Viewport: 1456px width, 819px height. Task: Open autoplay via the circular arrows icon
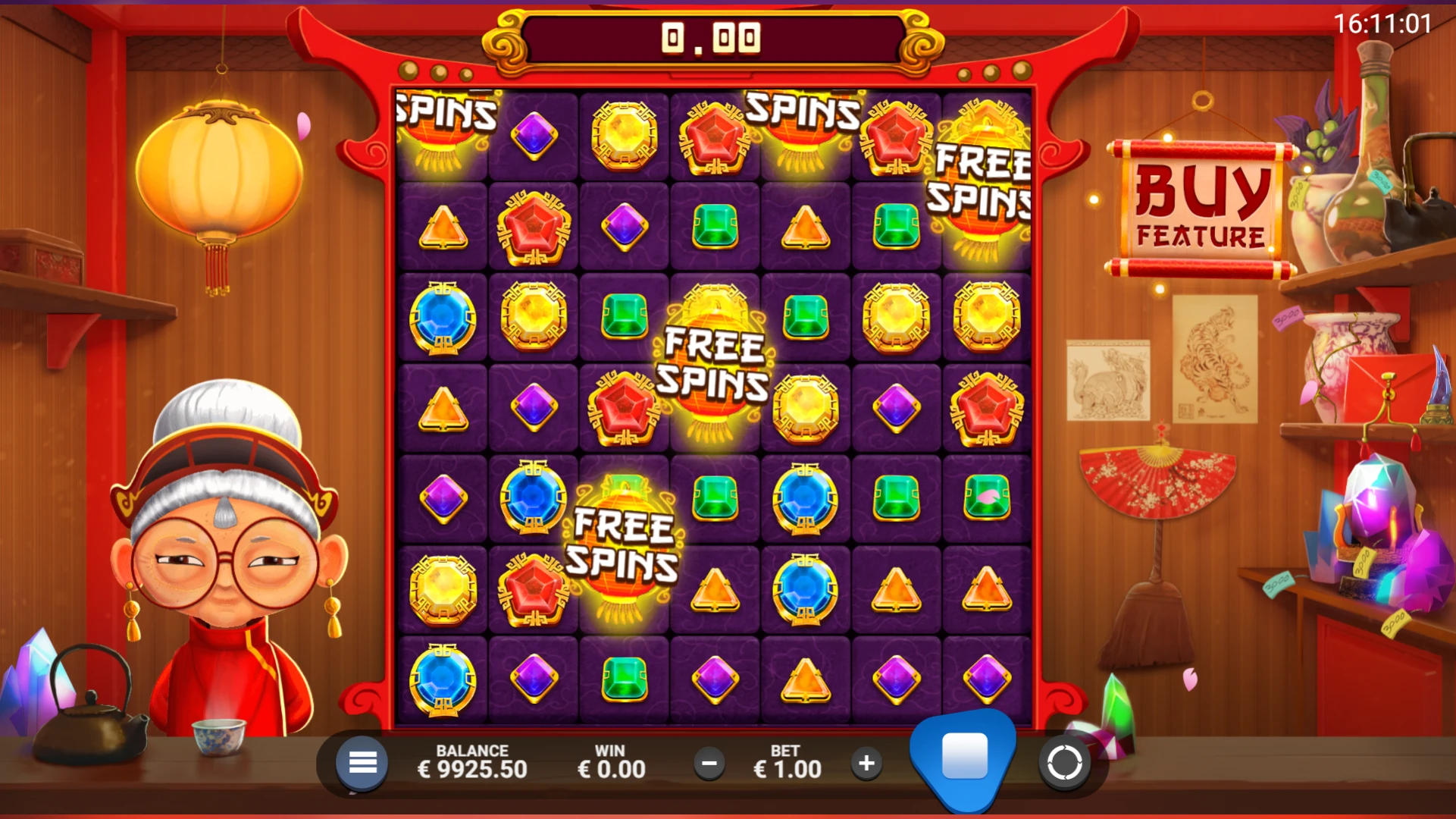pyautogui.click(x=1065, y=763)
